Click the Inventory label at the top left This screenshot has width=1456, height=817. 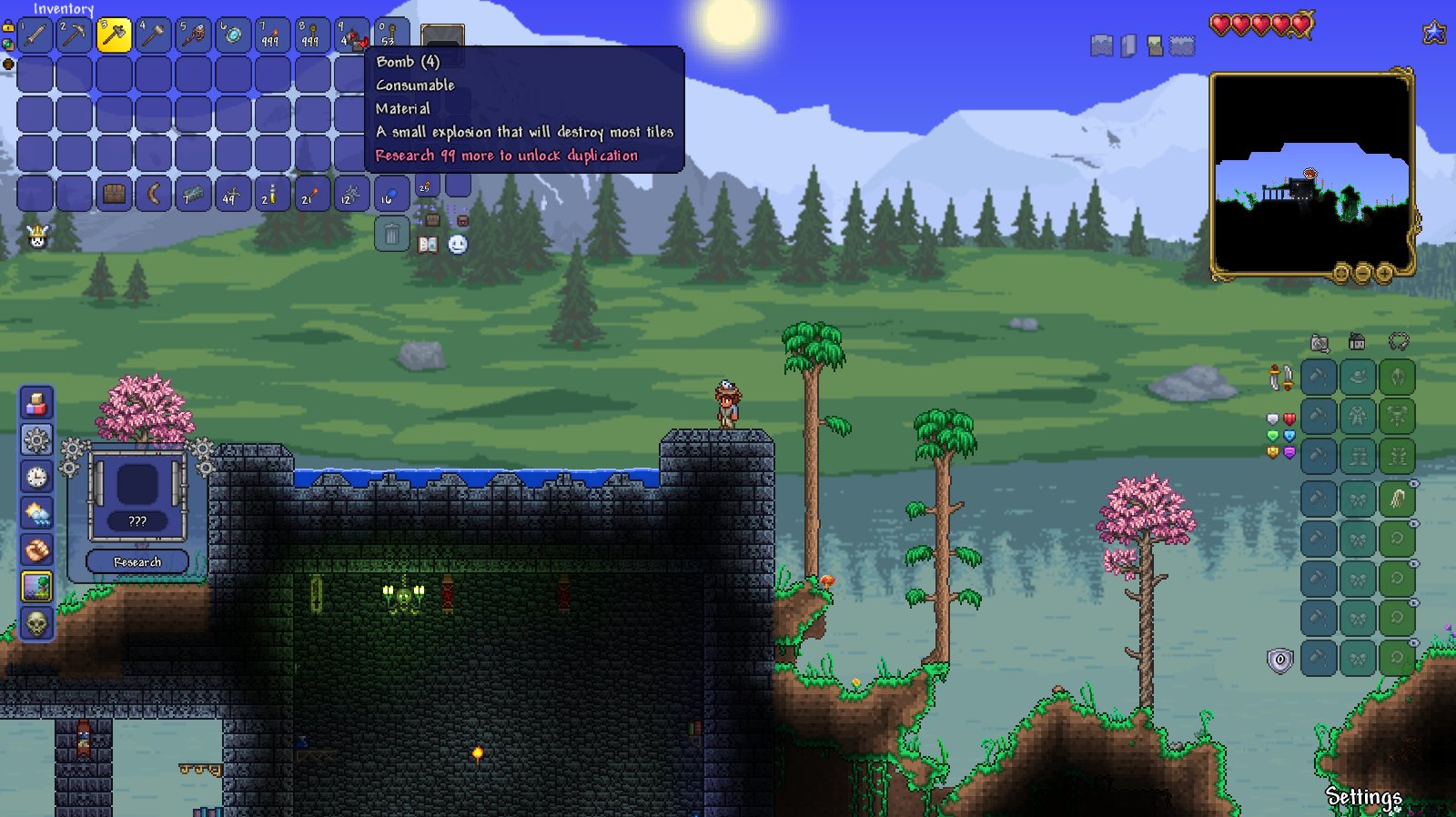pos(64,9)
